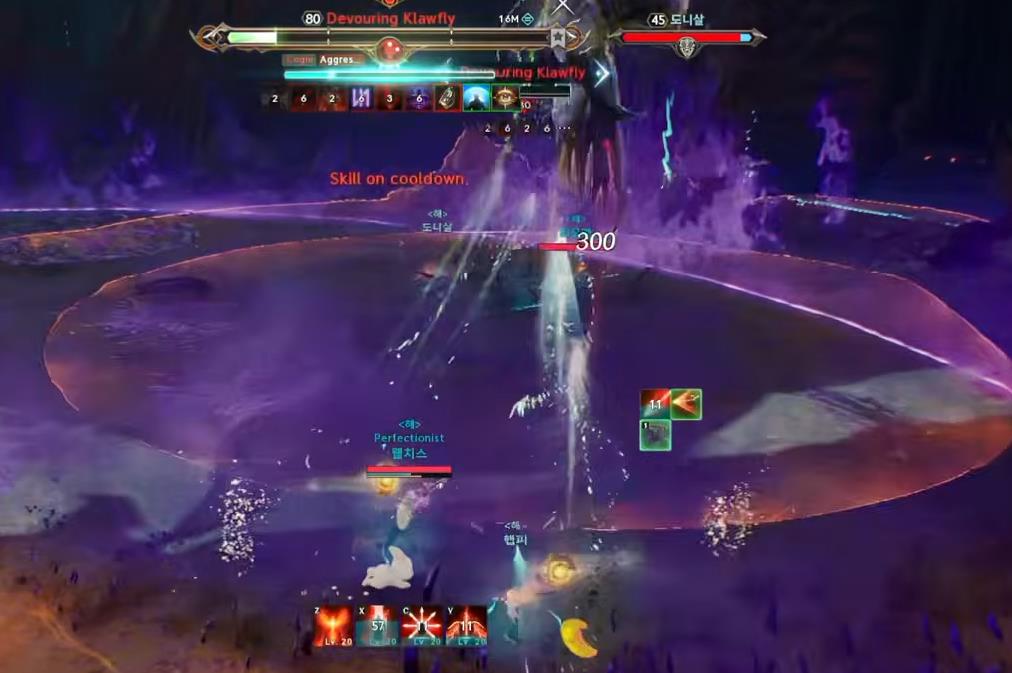Activate the Z flame burst skill
1012x673 pixels.
tap(333, 626)
